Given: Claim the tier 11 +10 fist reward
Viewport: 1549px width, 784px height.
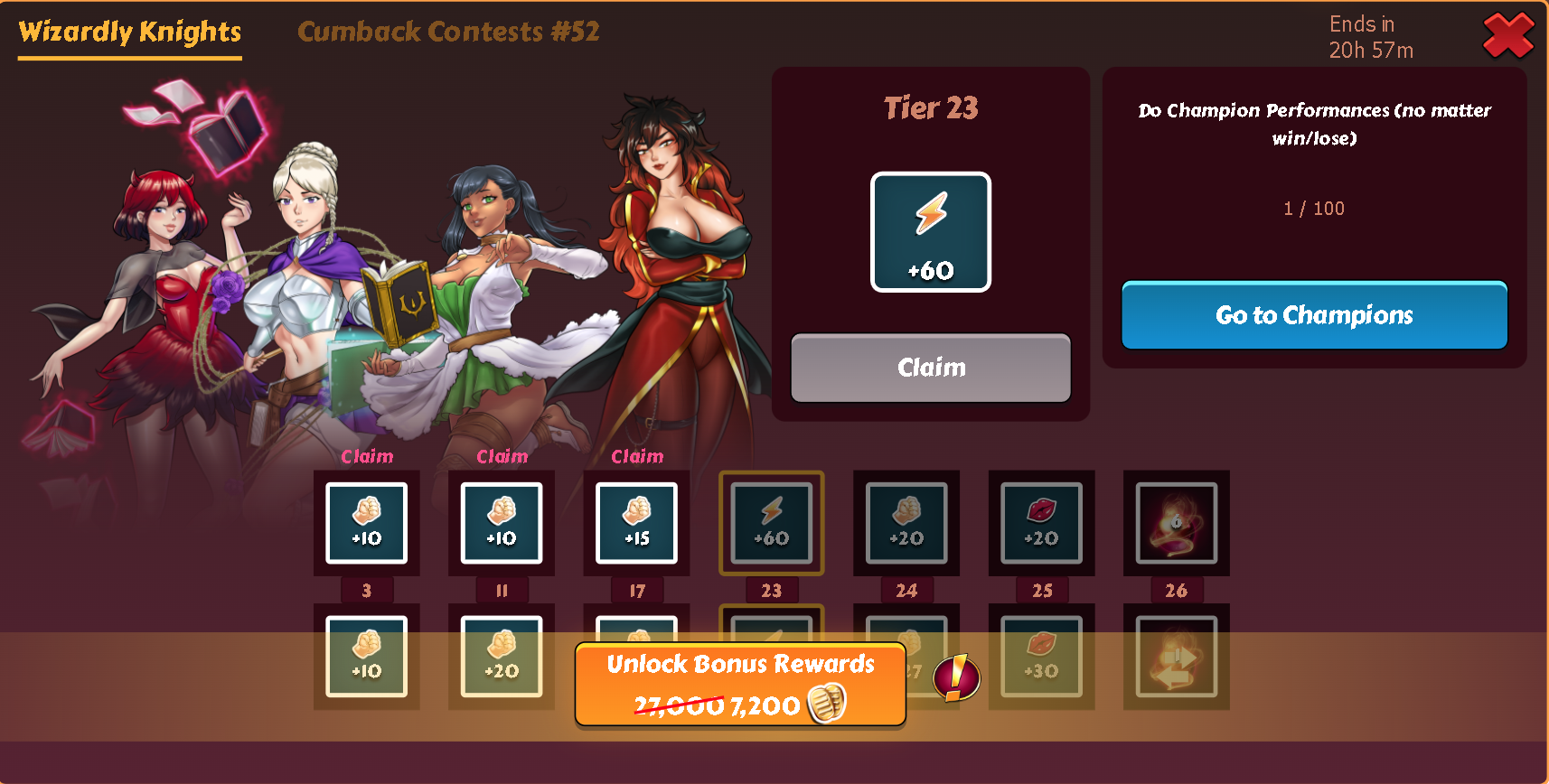Looking at the screenshot, I should (x=502, y=522).
